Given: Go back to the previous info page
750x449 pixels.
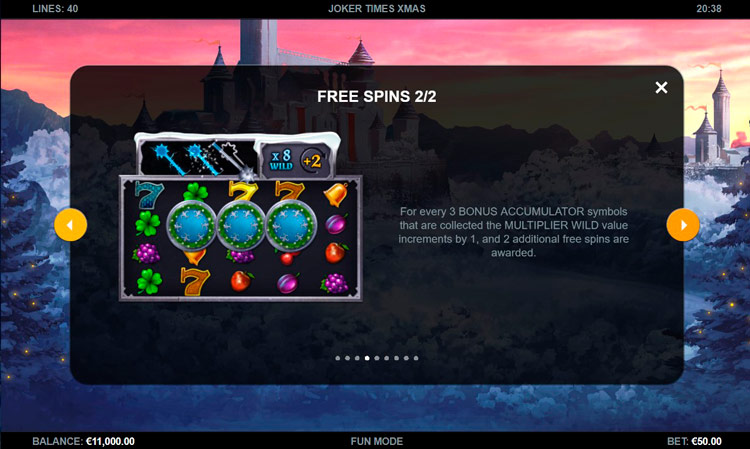Looking at the screenshot, I should tap(70, 225).
